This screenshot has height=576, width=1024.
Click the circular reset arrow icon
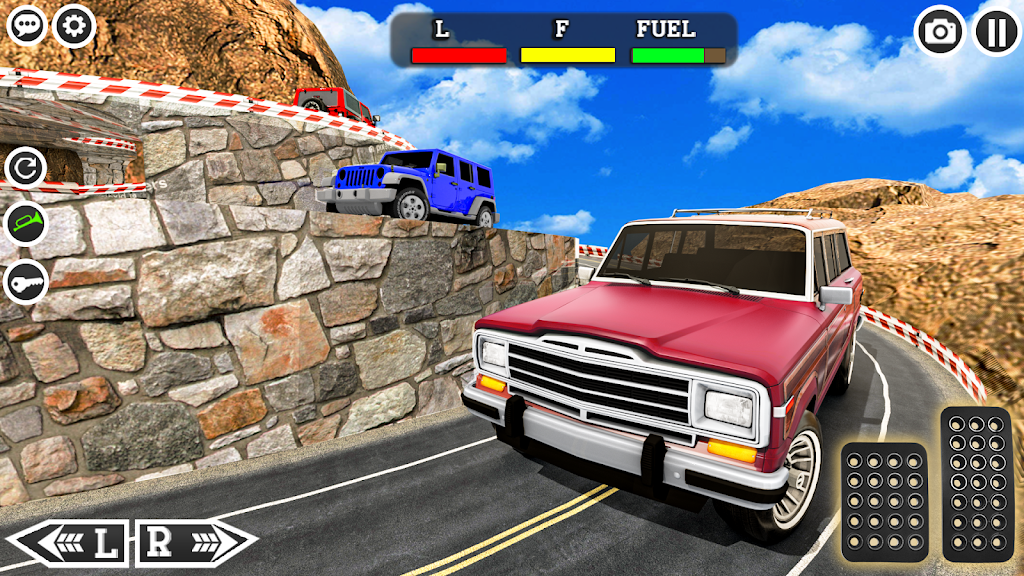pos(26,167)
